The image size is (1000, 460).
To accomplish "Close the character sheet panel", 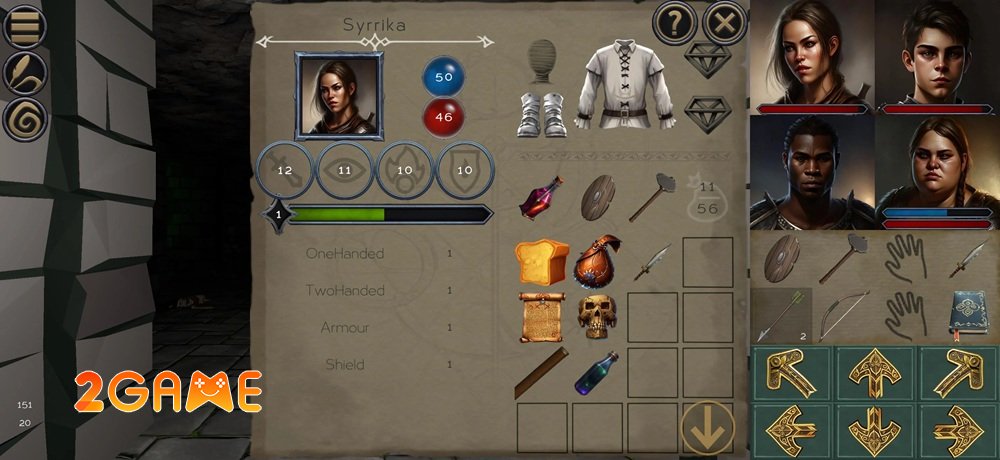I will click(x=724, y=23).
